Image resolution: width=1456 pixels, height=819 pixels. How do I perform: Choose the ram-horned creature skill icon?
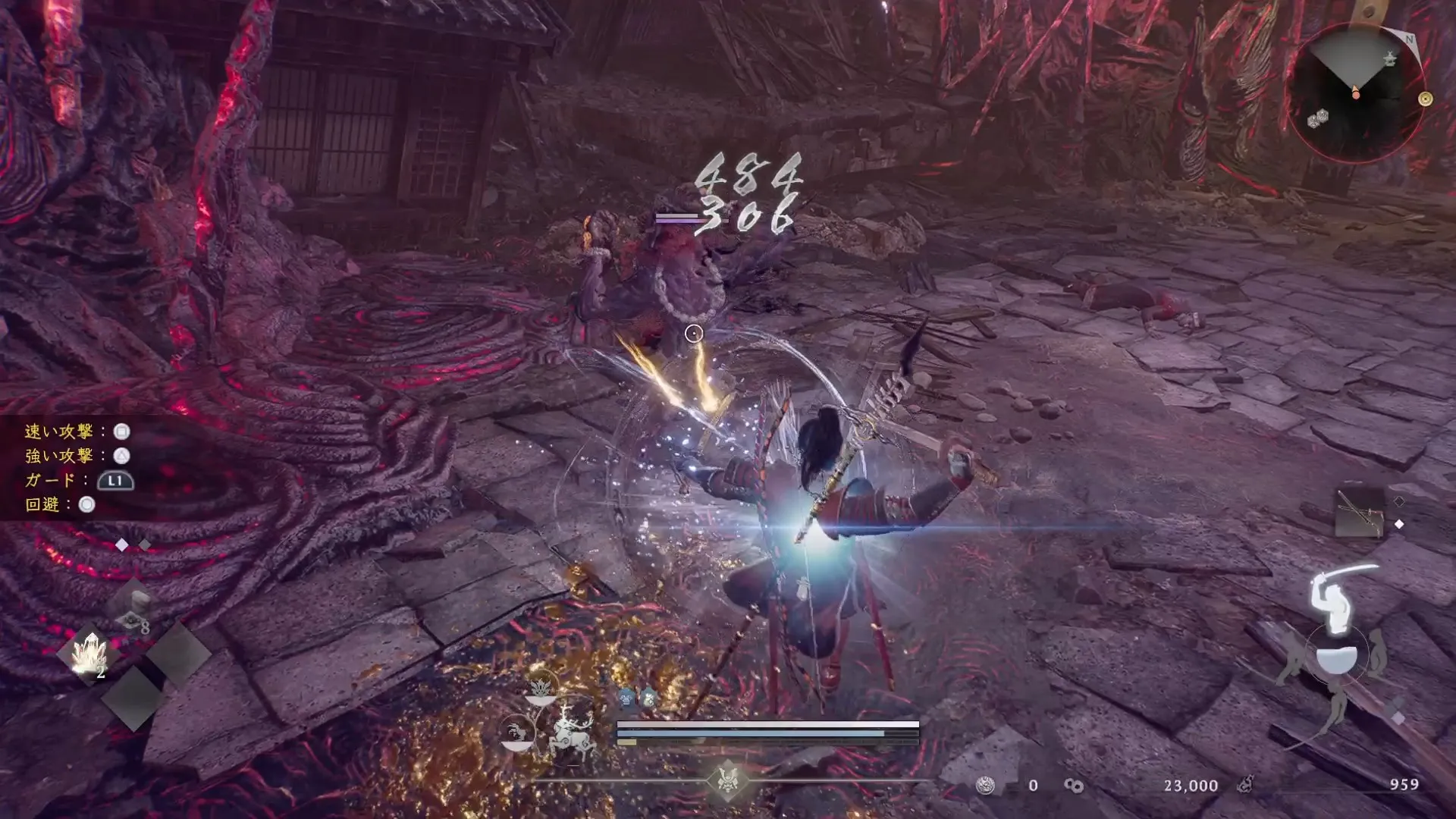click(517, 733)
